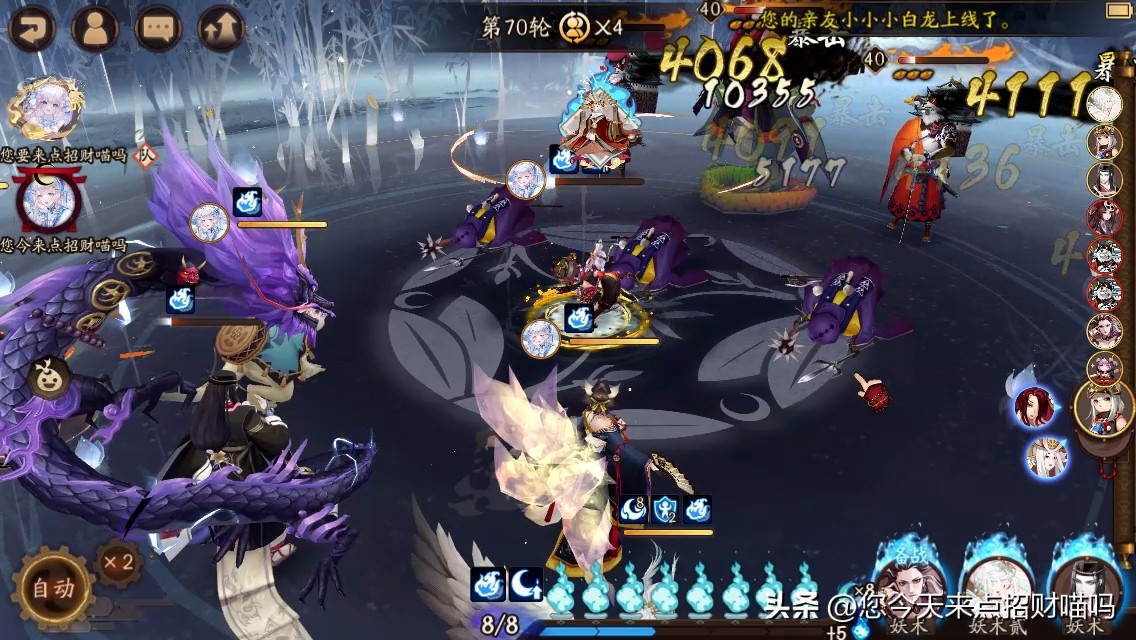Open the chat speech-bubble button
Image resolution: width=1136 pixels, height=640 pixels.
pos(158,28)
